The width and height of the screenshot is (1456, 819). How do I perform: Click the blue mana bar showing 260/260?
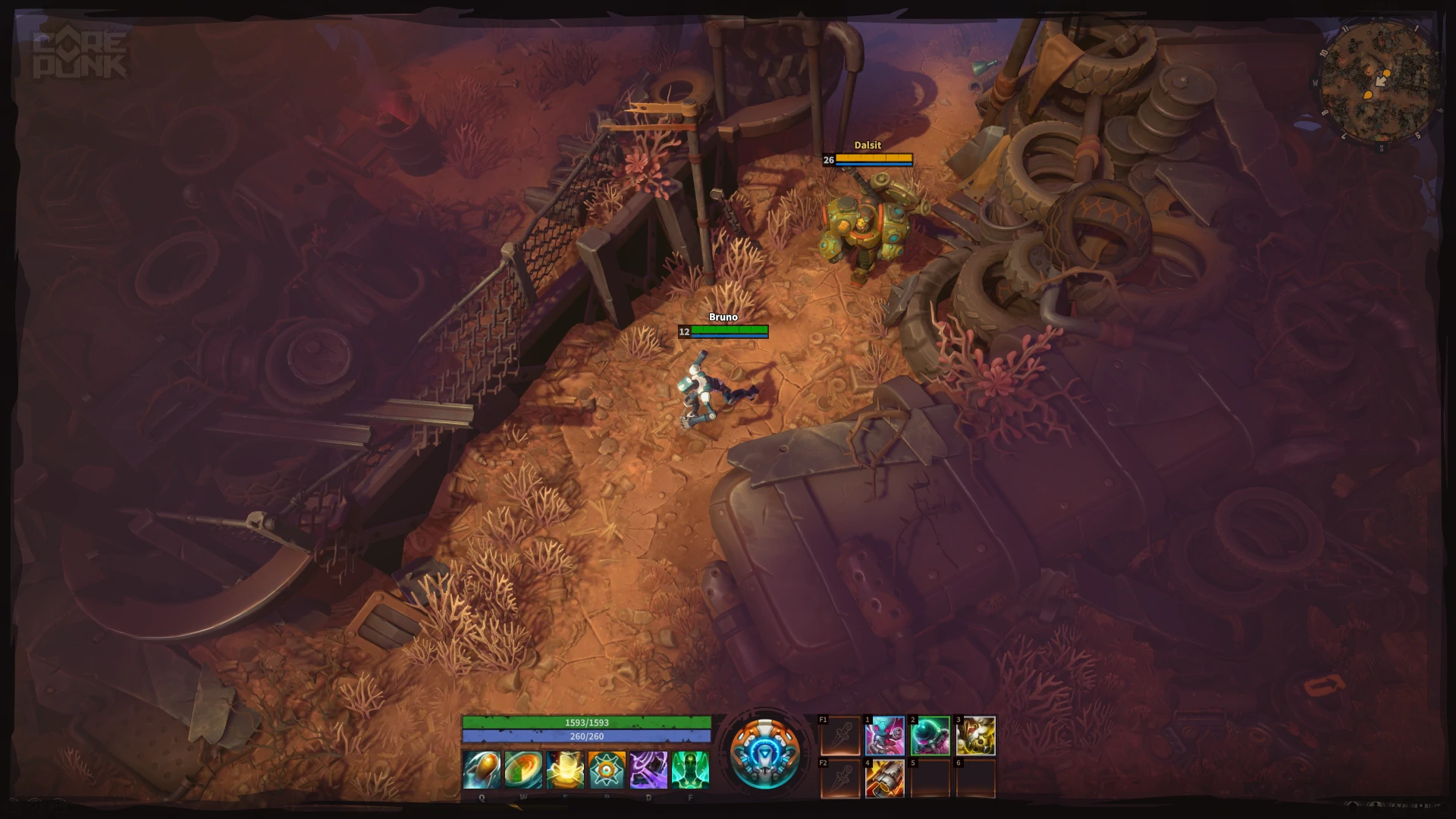[x=588, y=735]
